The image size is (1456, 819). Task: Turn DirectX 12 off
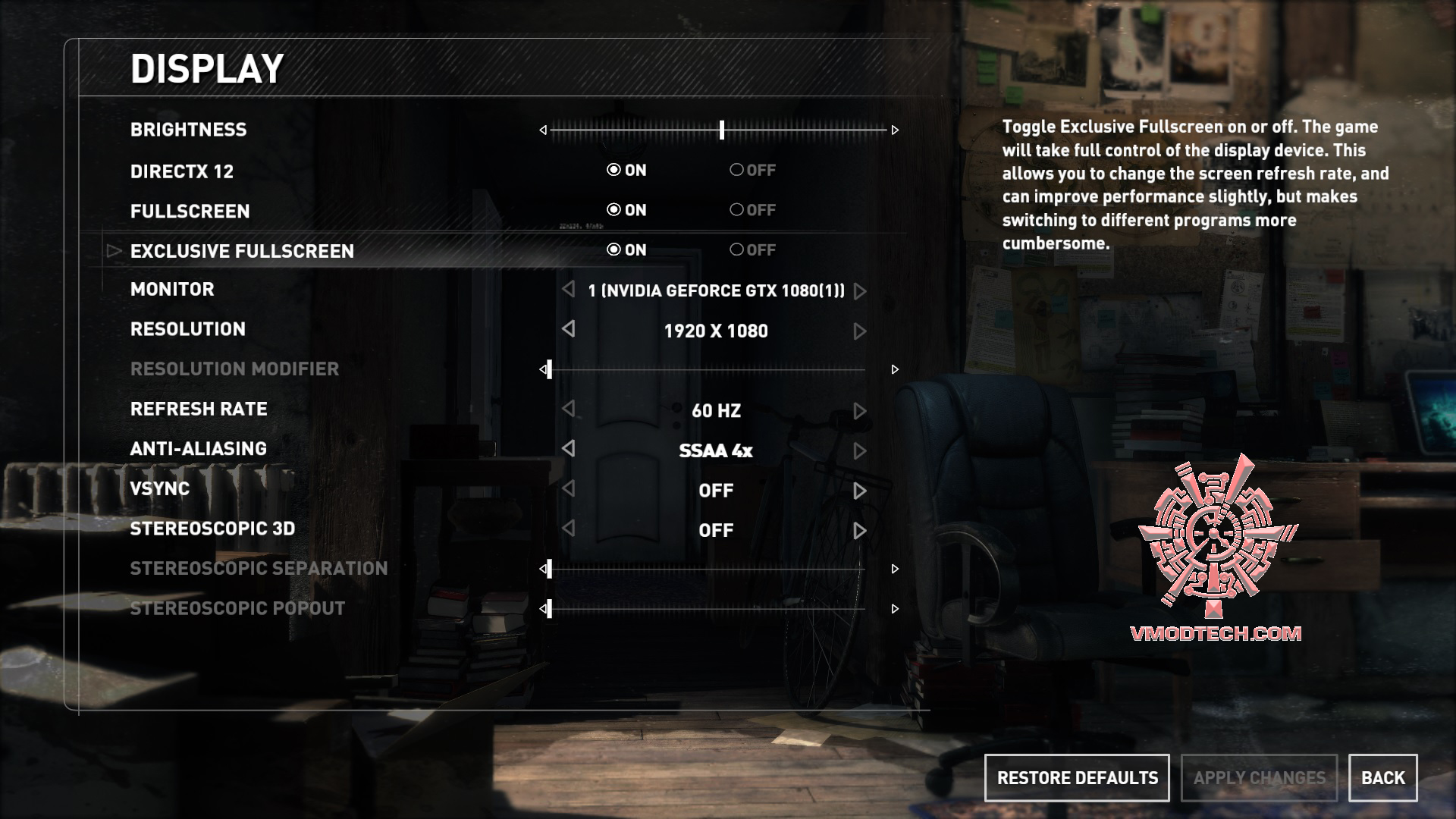pos(736,171)
